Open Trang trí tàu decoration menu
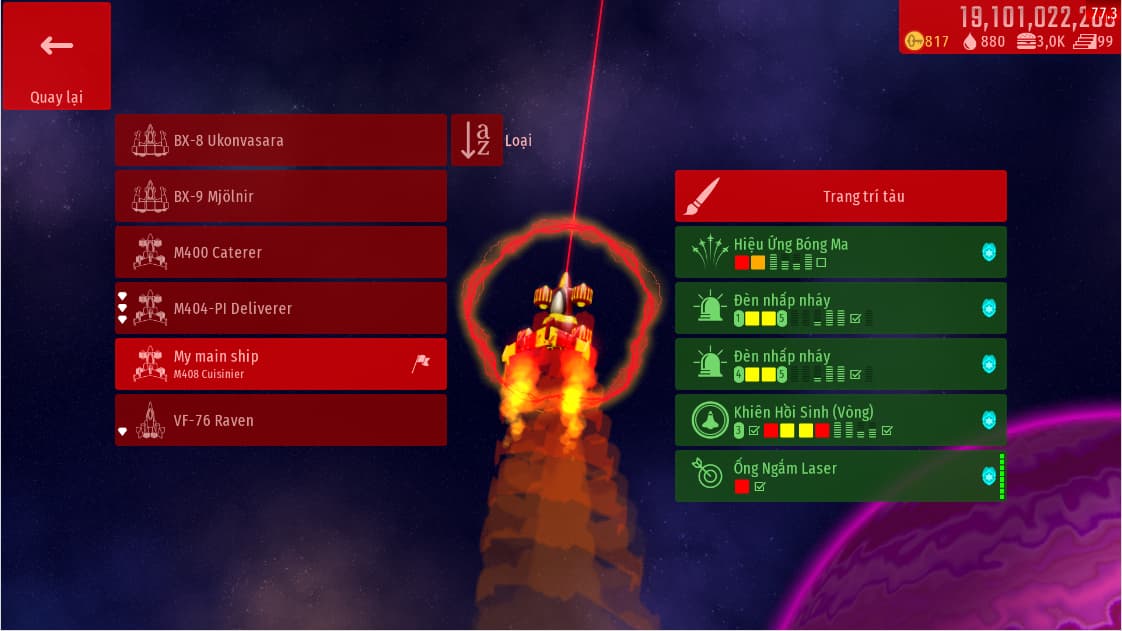 click(840, 196)
